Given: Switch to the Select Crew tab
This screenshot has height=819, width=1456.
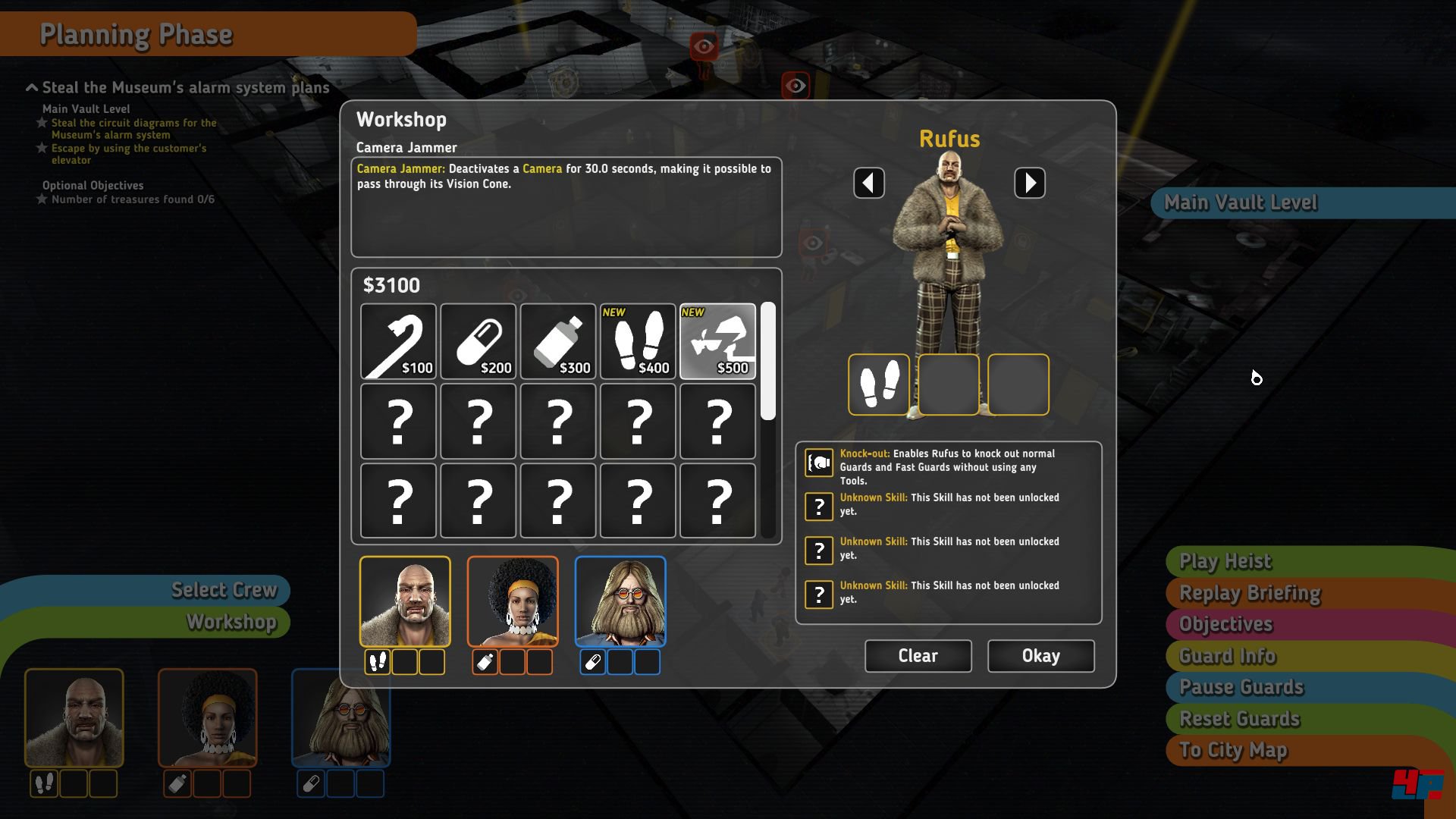Looking at the screenshot, I should (224, 590).
